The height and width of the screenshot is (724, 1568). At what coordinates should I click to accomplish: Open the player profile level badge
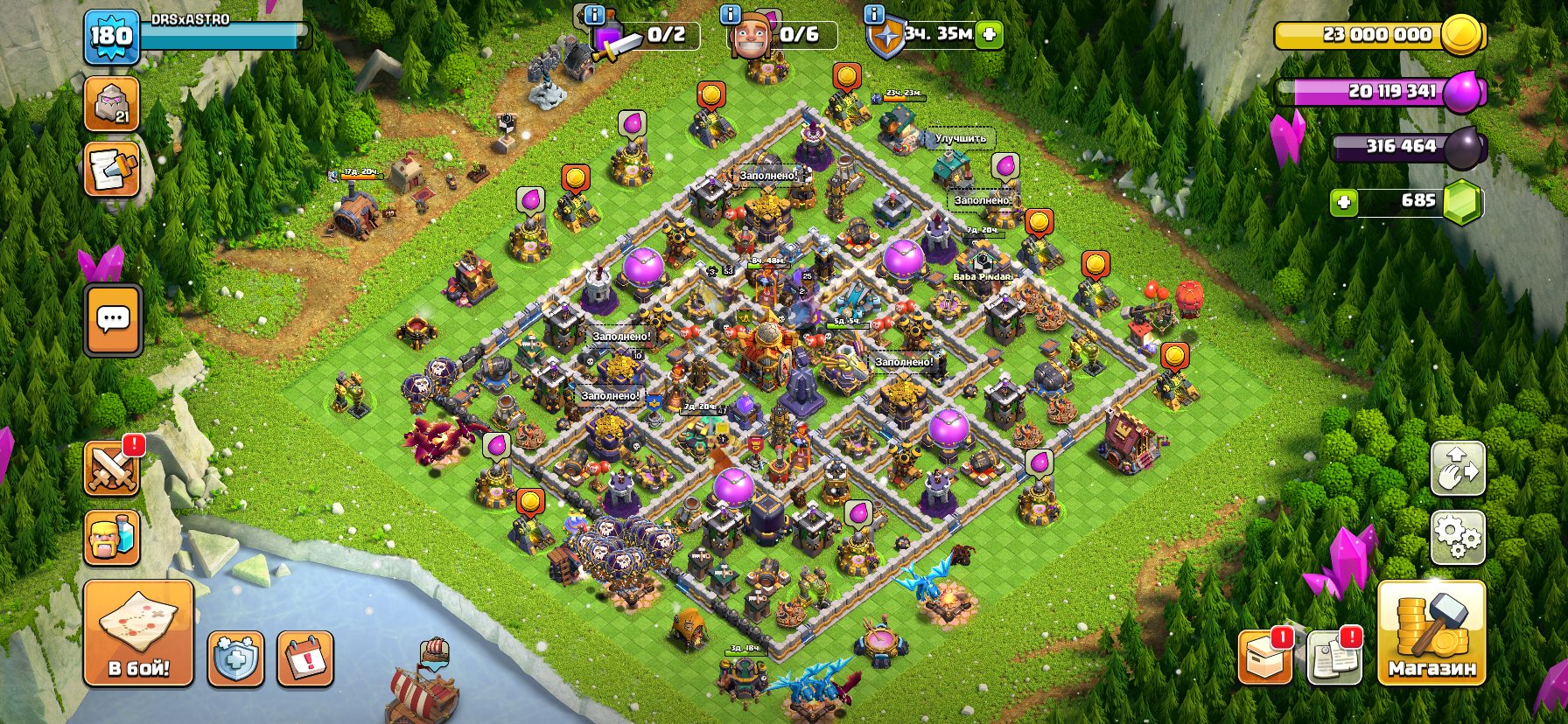111,37
